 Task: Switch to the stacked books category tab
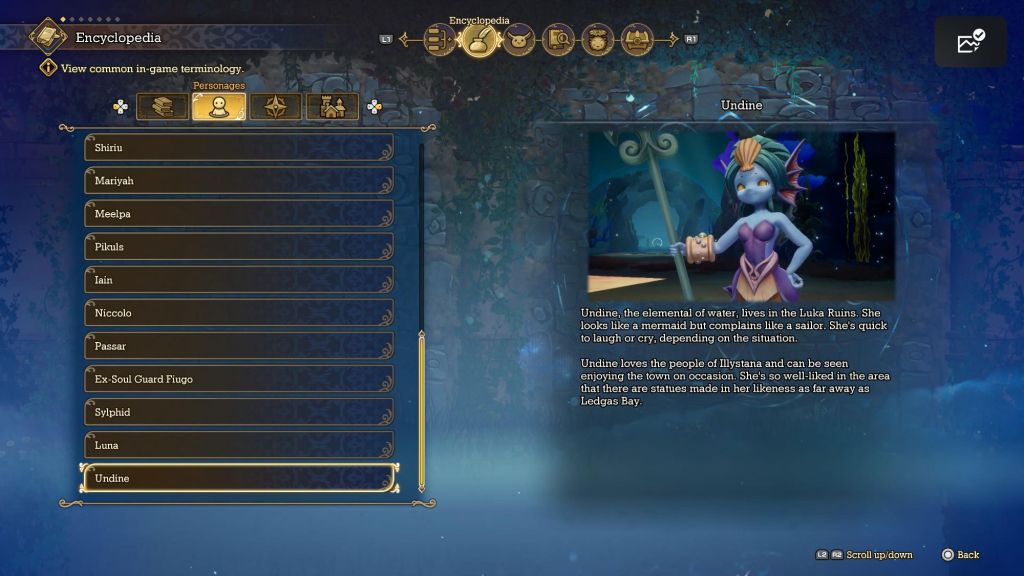pyautogui.click(x=162, y=106)
